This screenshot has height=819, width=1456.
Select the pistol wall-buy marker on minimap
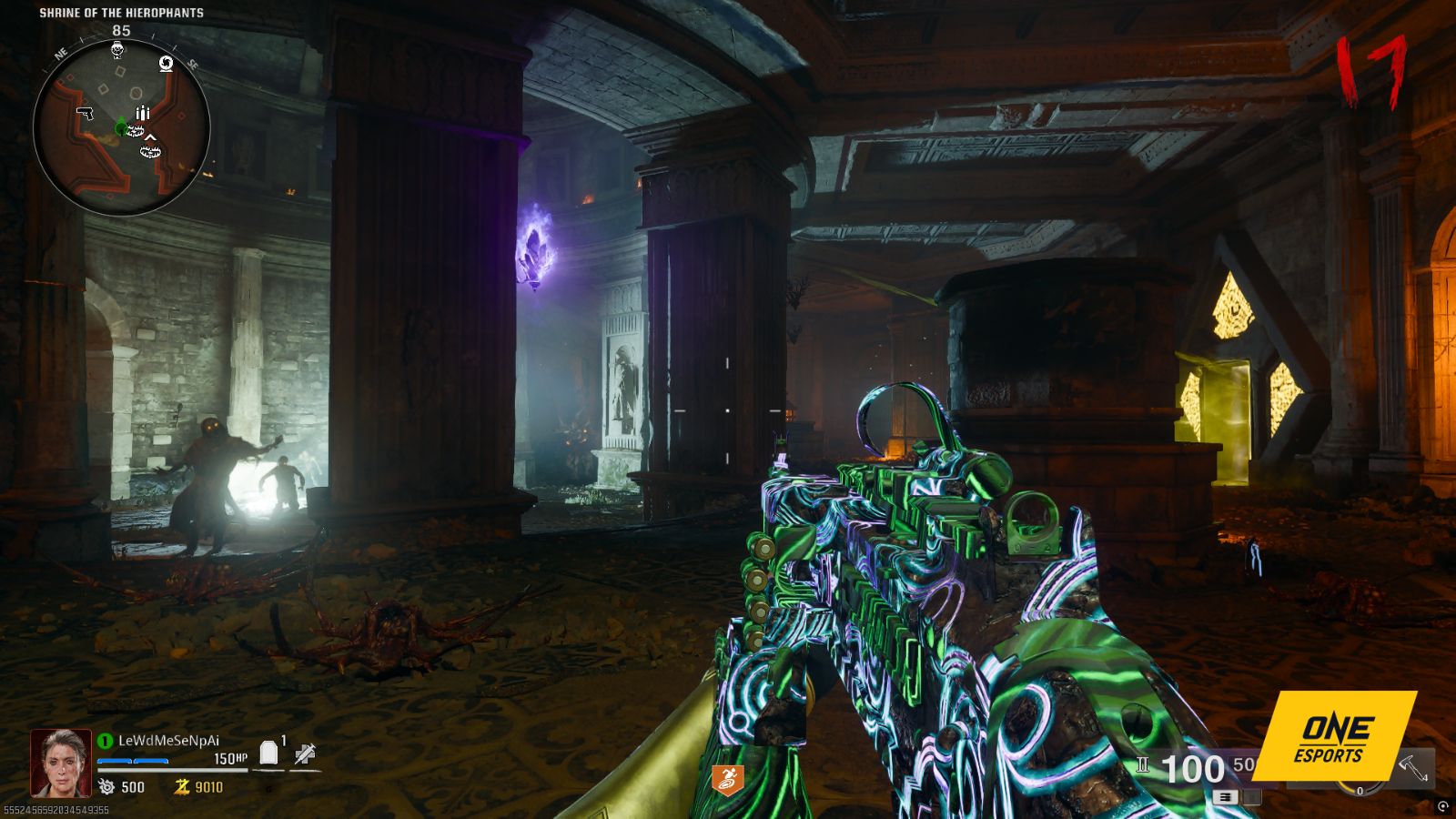(86, 113)
